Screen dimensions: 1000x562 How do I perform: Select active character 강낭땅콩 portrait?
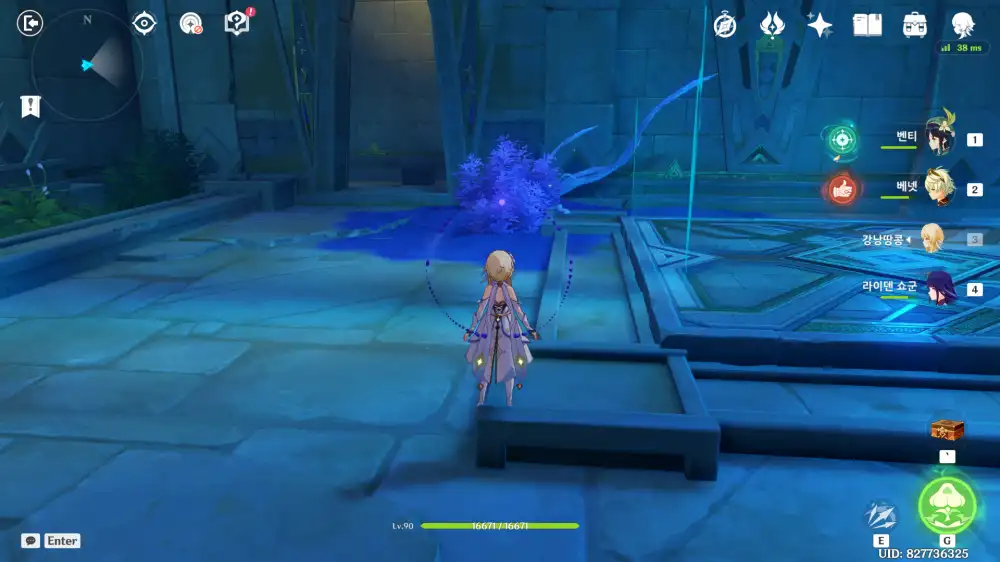pos(932,239)
